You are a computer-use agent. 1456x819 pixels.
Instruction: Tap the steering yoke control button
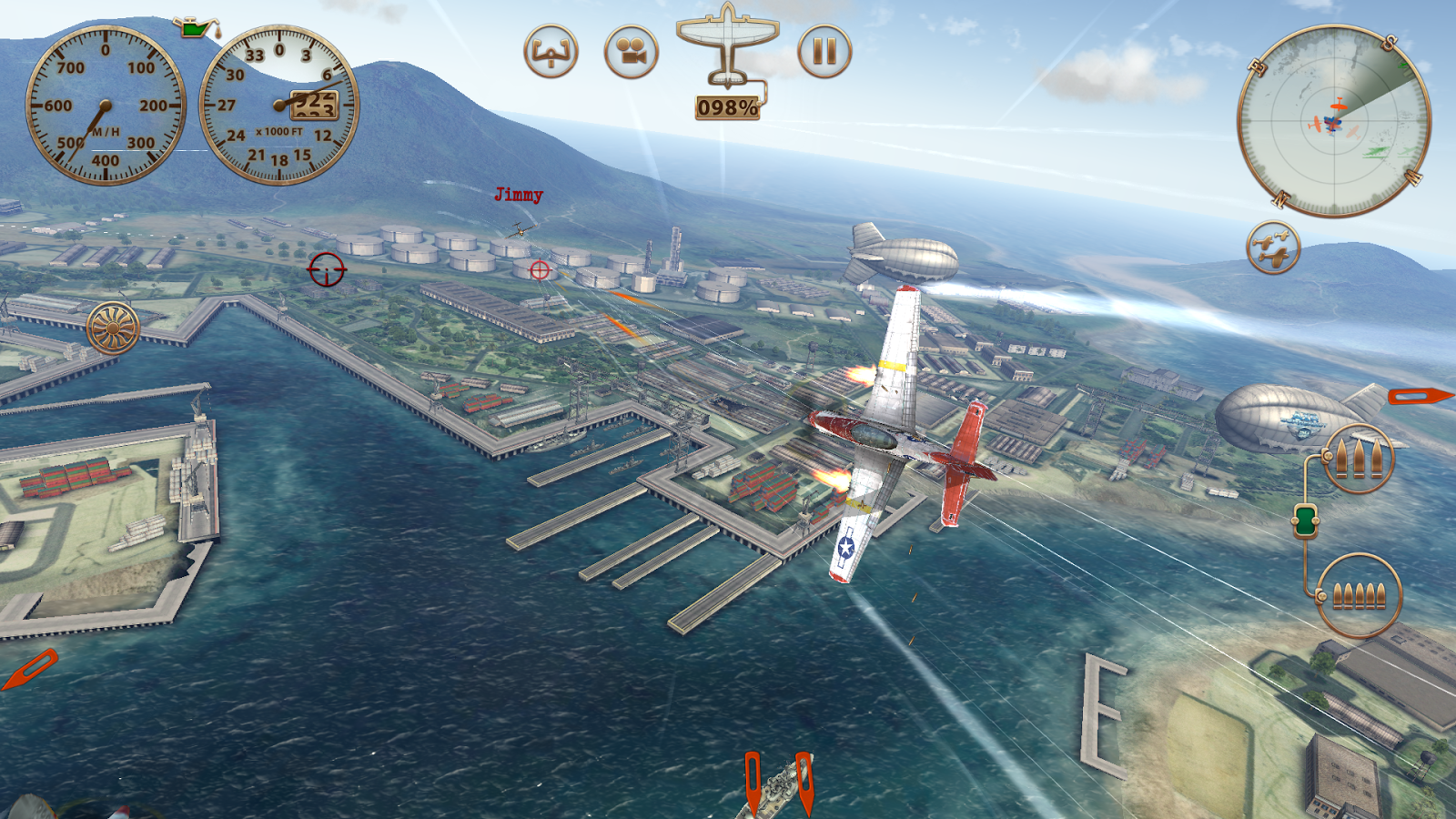pyautogui.click(x=551, y=52)
